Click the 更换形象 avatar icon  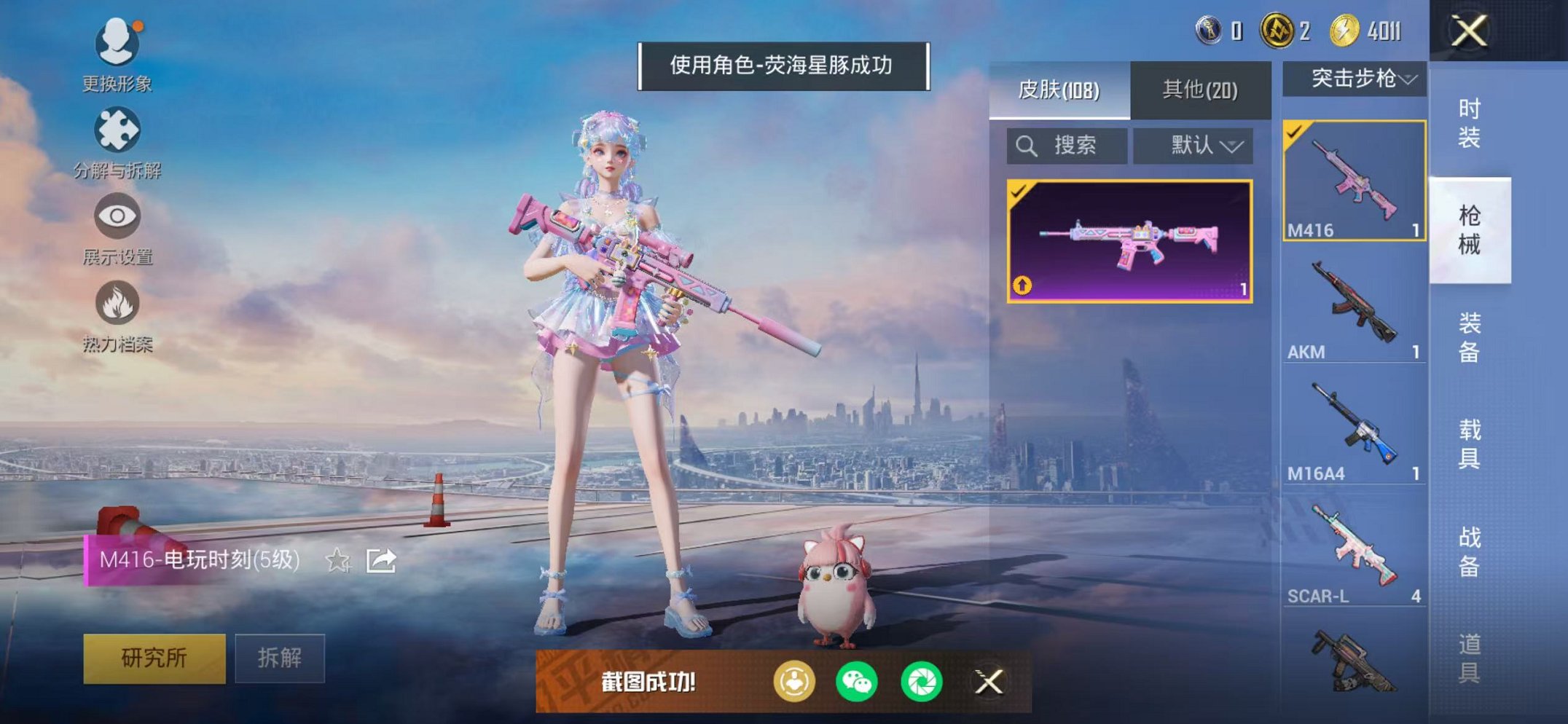[x=117, y=44]
